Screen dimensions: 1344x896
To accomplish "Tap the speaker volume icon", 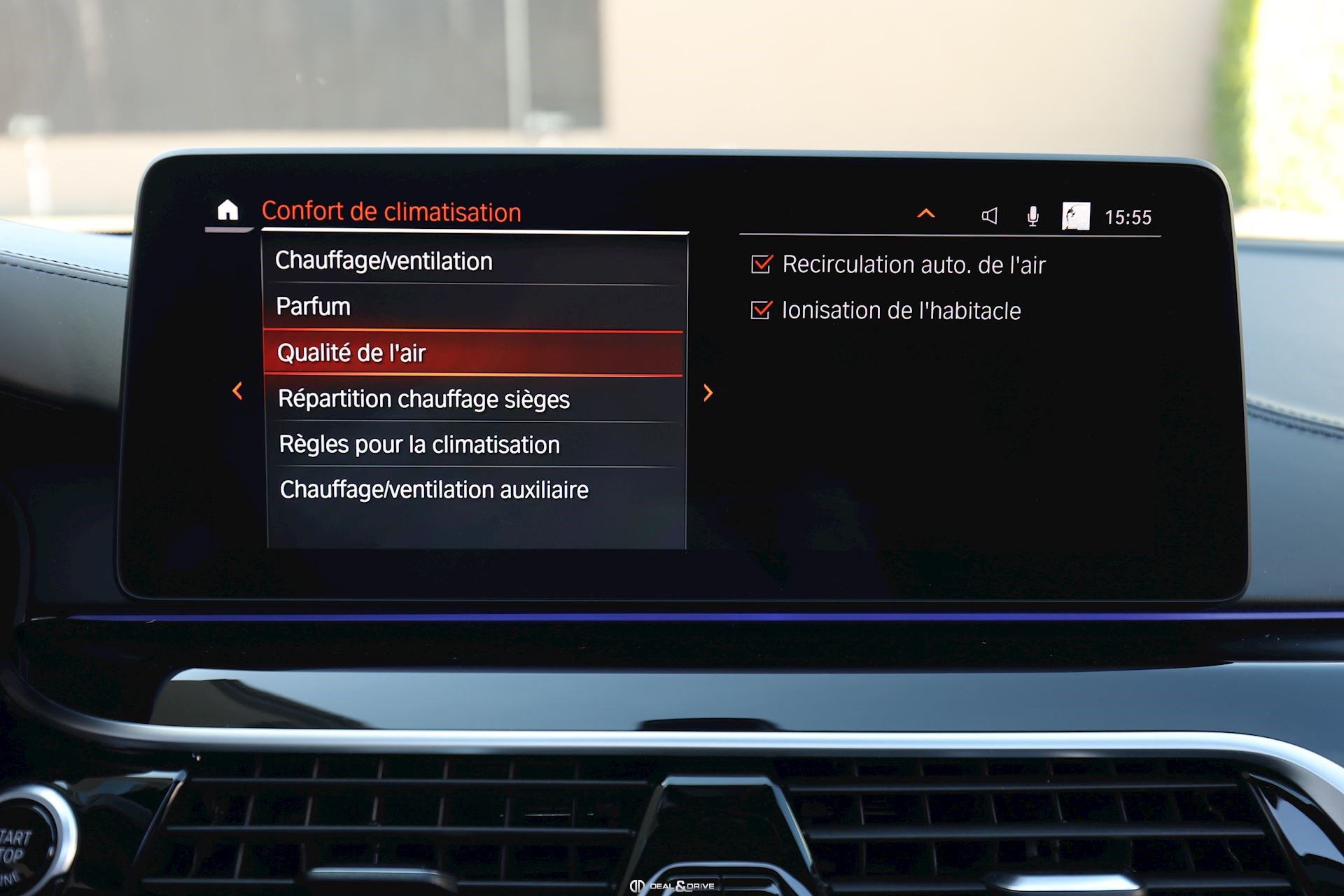I will (989, 216).
